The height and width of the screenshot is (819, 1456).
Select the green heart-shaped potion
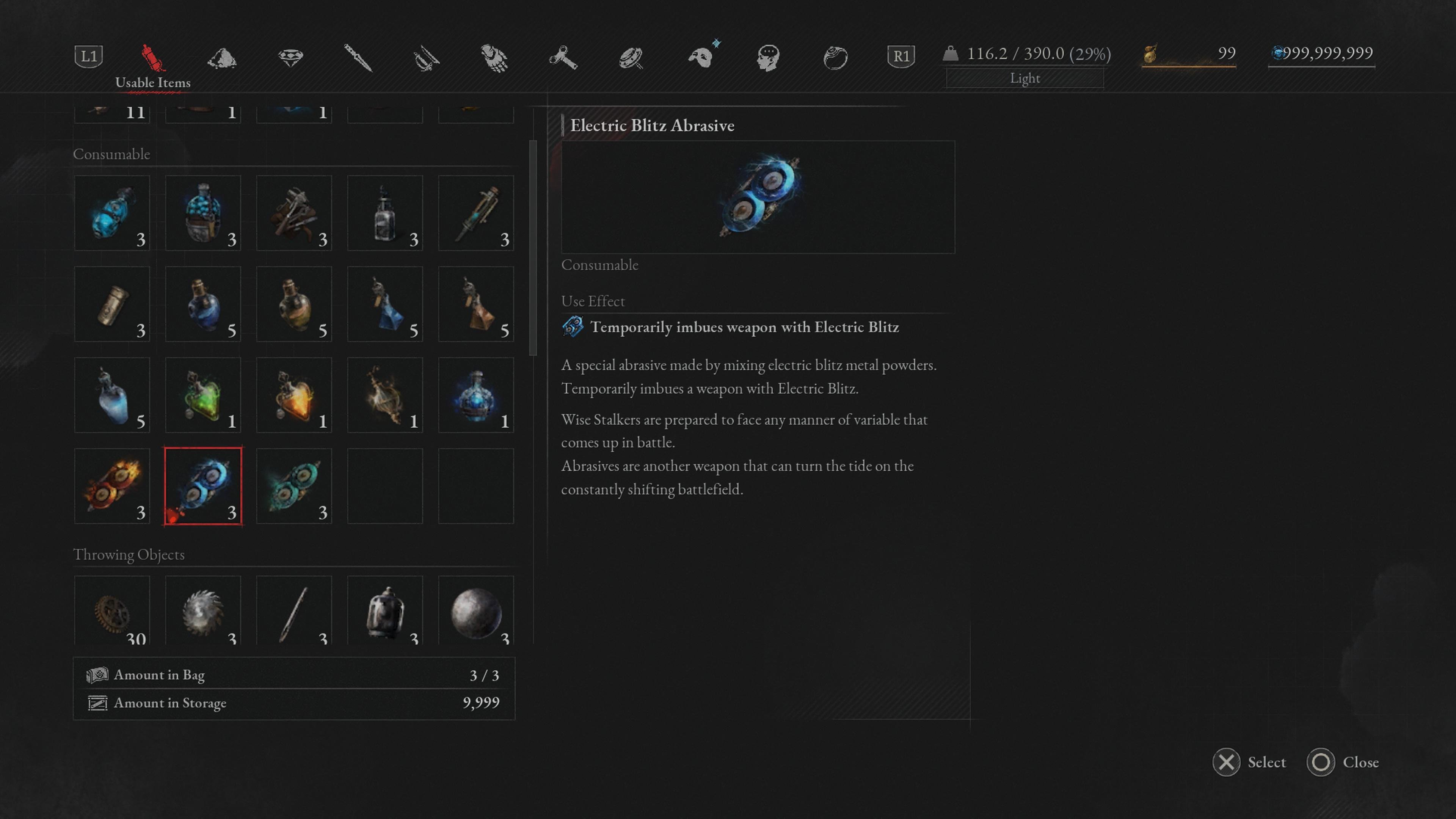pyautogui.click(x=203, y=395)
